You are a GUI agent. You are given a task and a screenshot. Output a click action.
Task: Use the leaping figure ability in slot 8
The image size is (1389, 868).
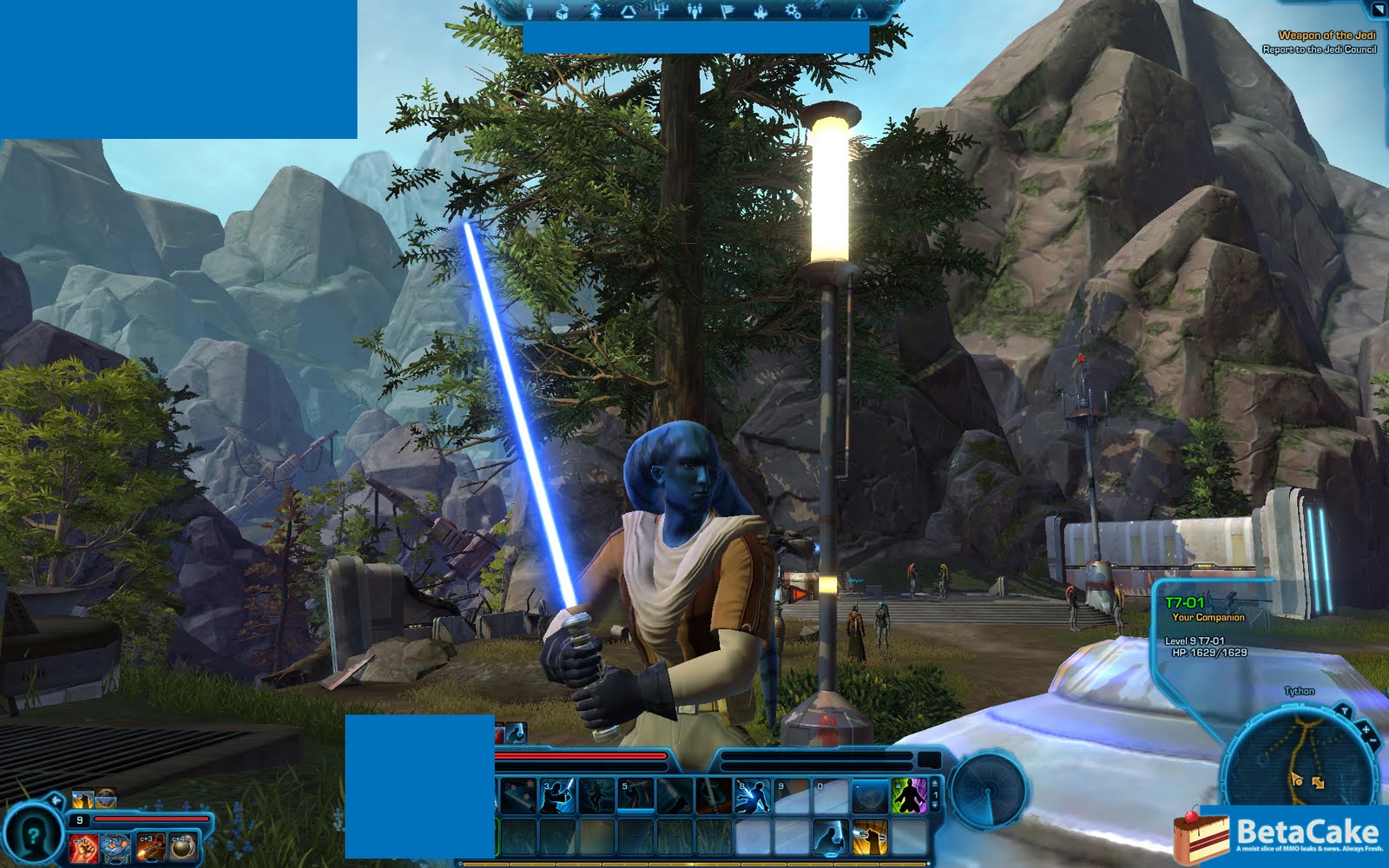pos(752,796)
